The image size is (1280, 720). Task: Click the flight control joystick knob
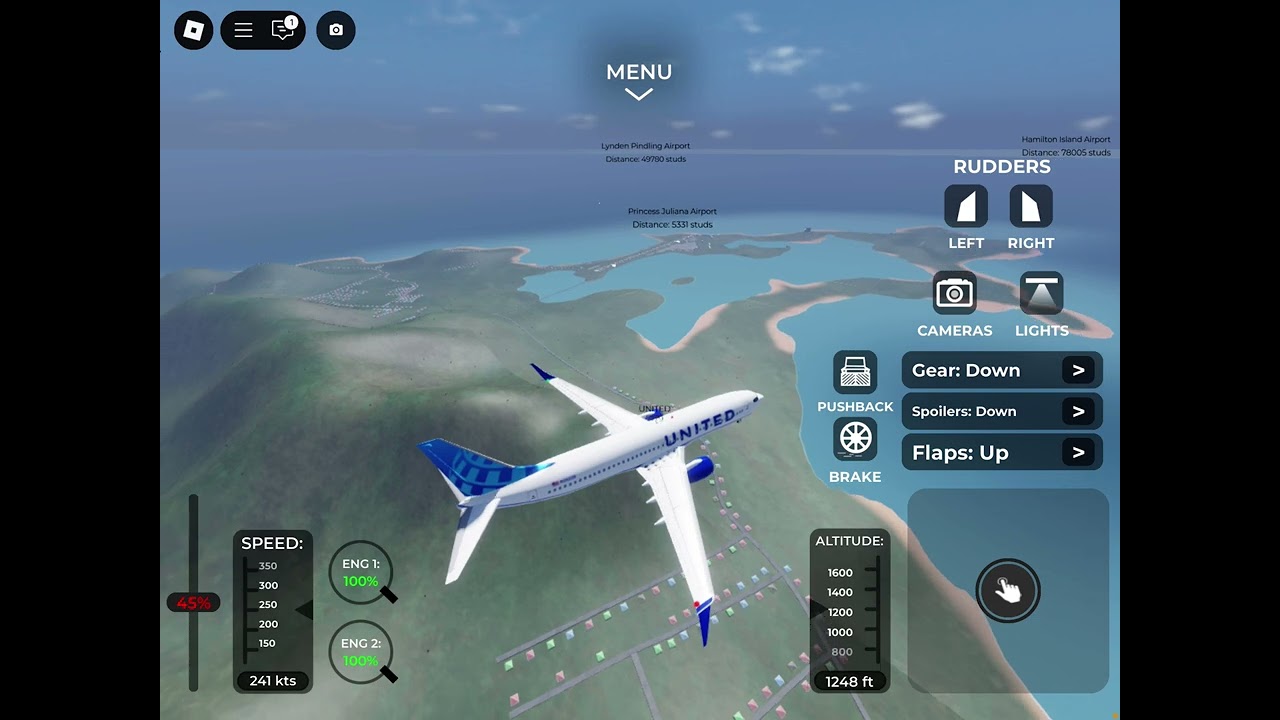point(1008,590)
